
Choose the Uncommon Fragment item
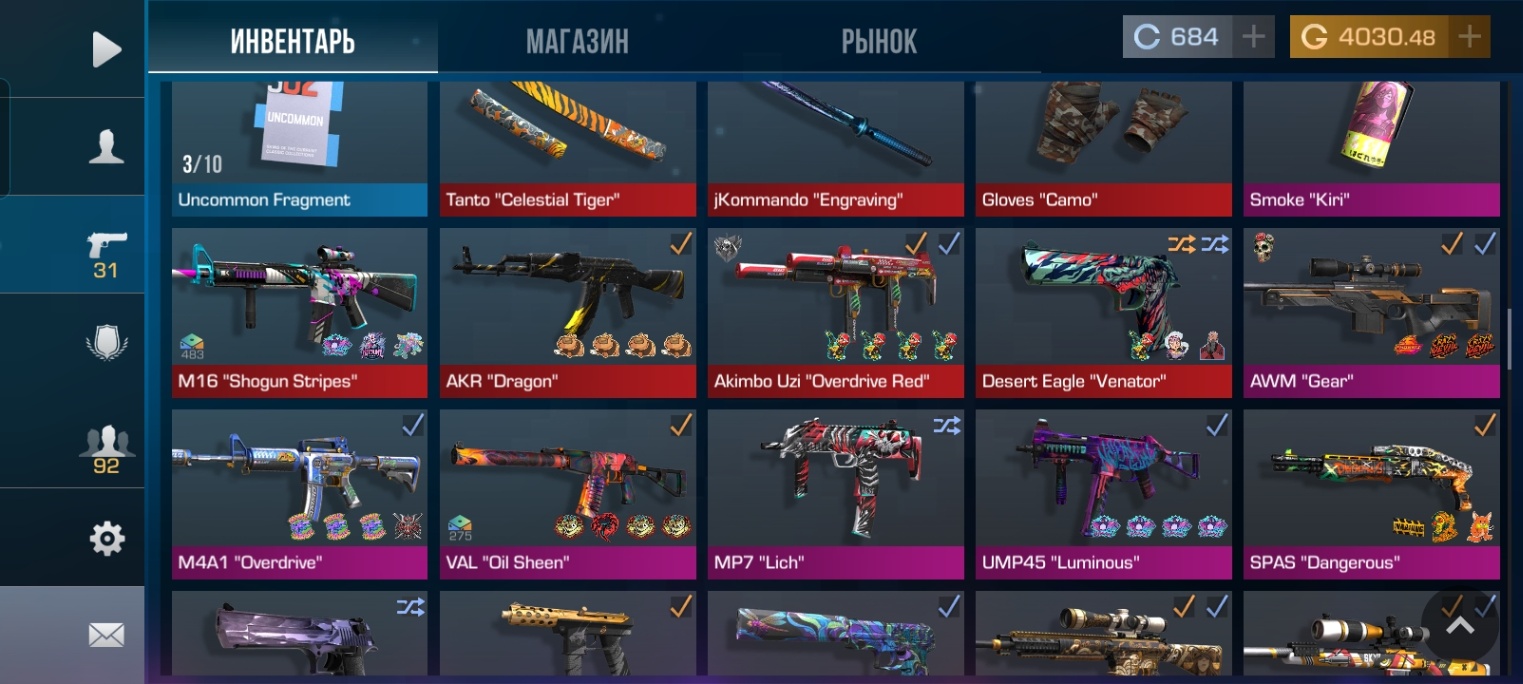(299, 148)
